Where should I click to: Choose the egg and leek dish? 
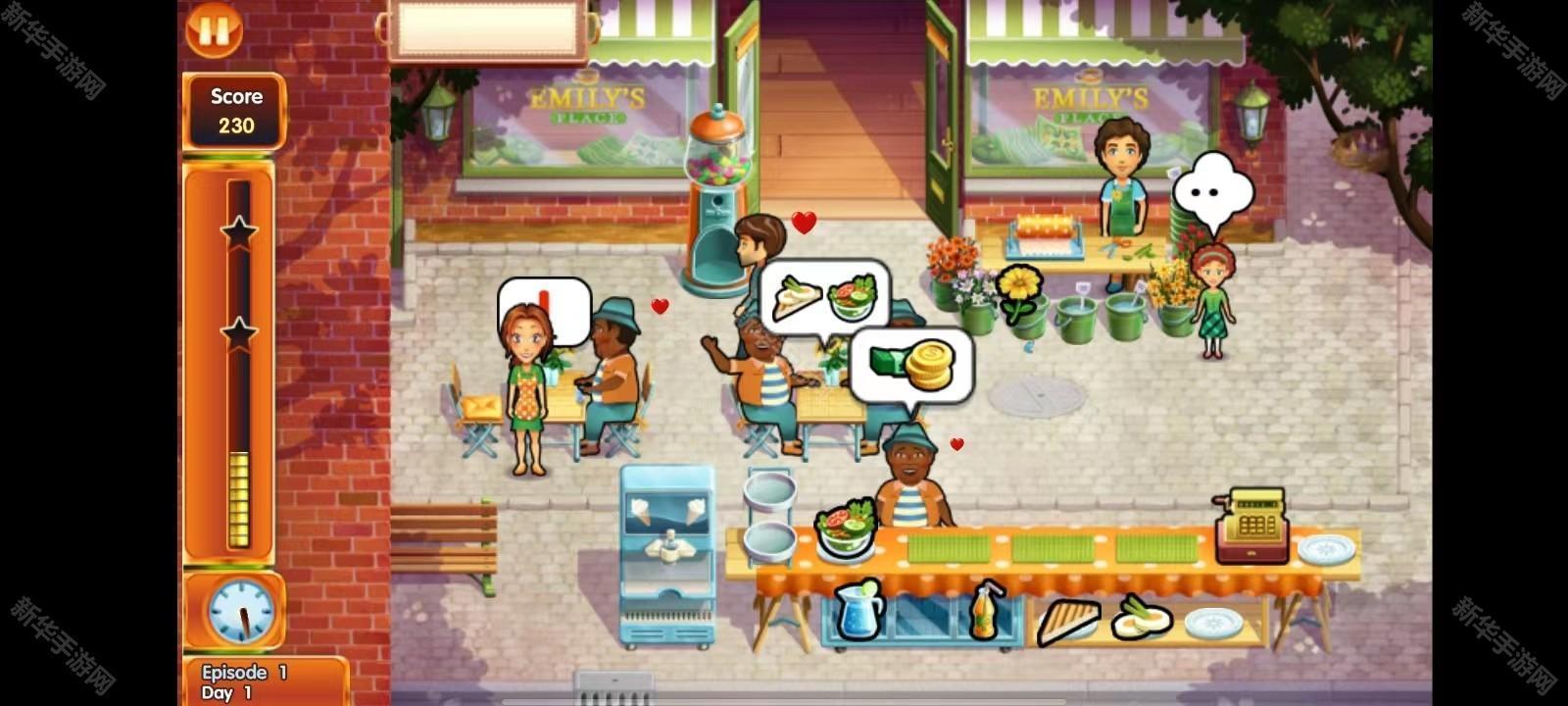tap(1142, 617)
